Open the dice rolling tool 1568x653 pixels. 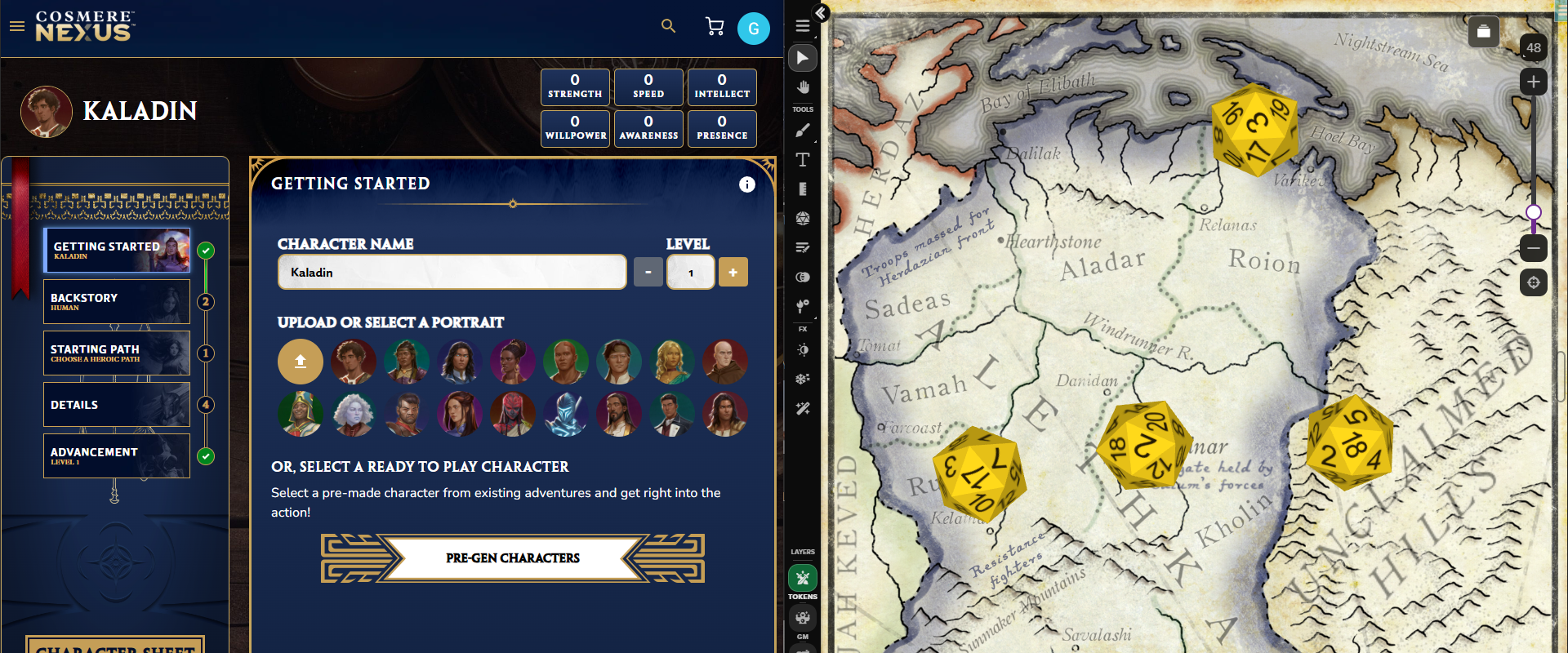[803, 218]
